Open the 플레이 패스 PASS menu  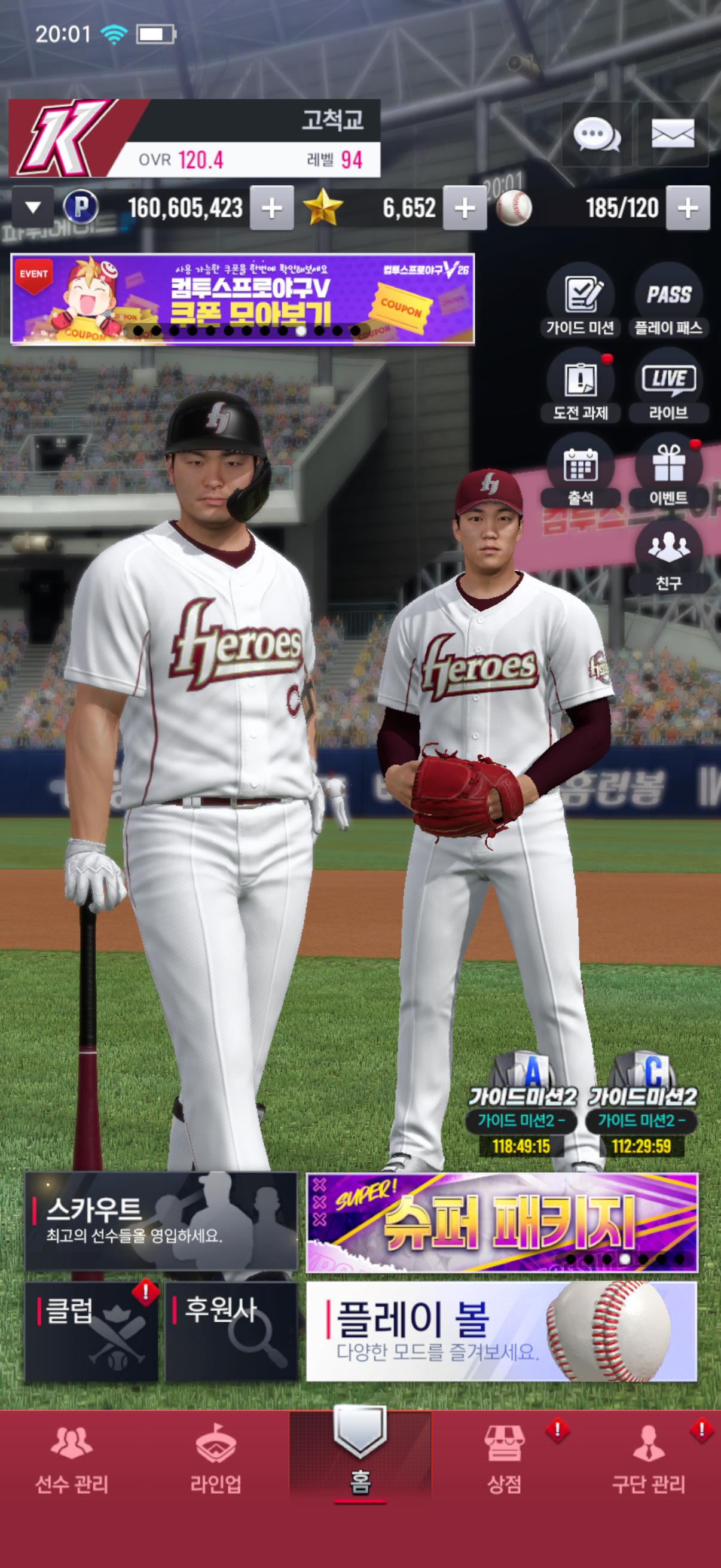pyautogui.click(x=668, y=301)
